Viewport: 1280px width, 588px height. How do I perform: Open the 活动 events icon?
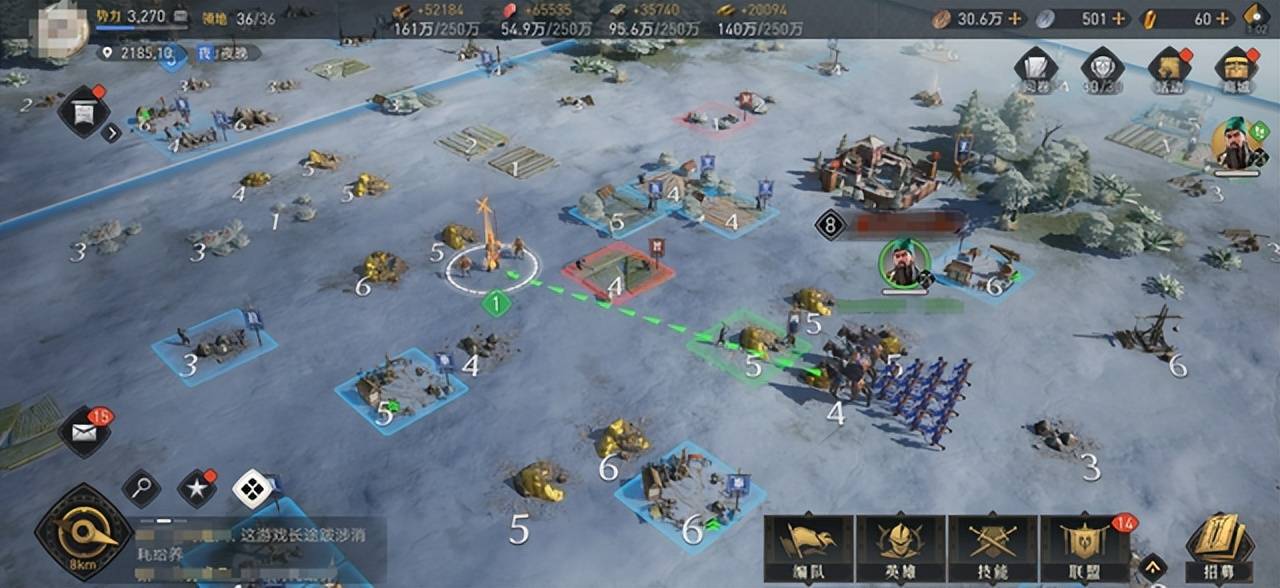(x=1168, y=70)
